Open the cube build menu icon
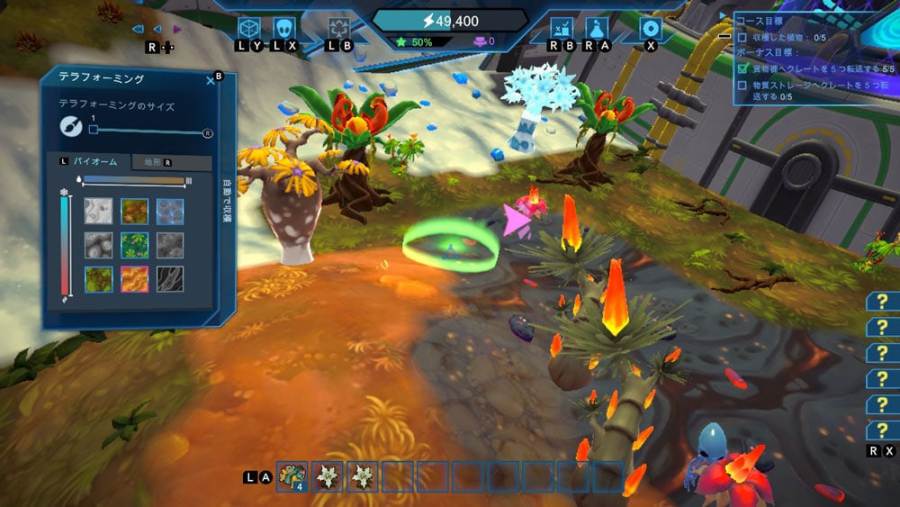This screenshot has height=507, width=900. [249, 27]
